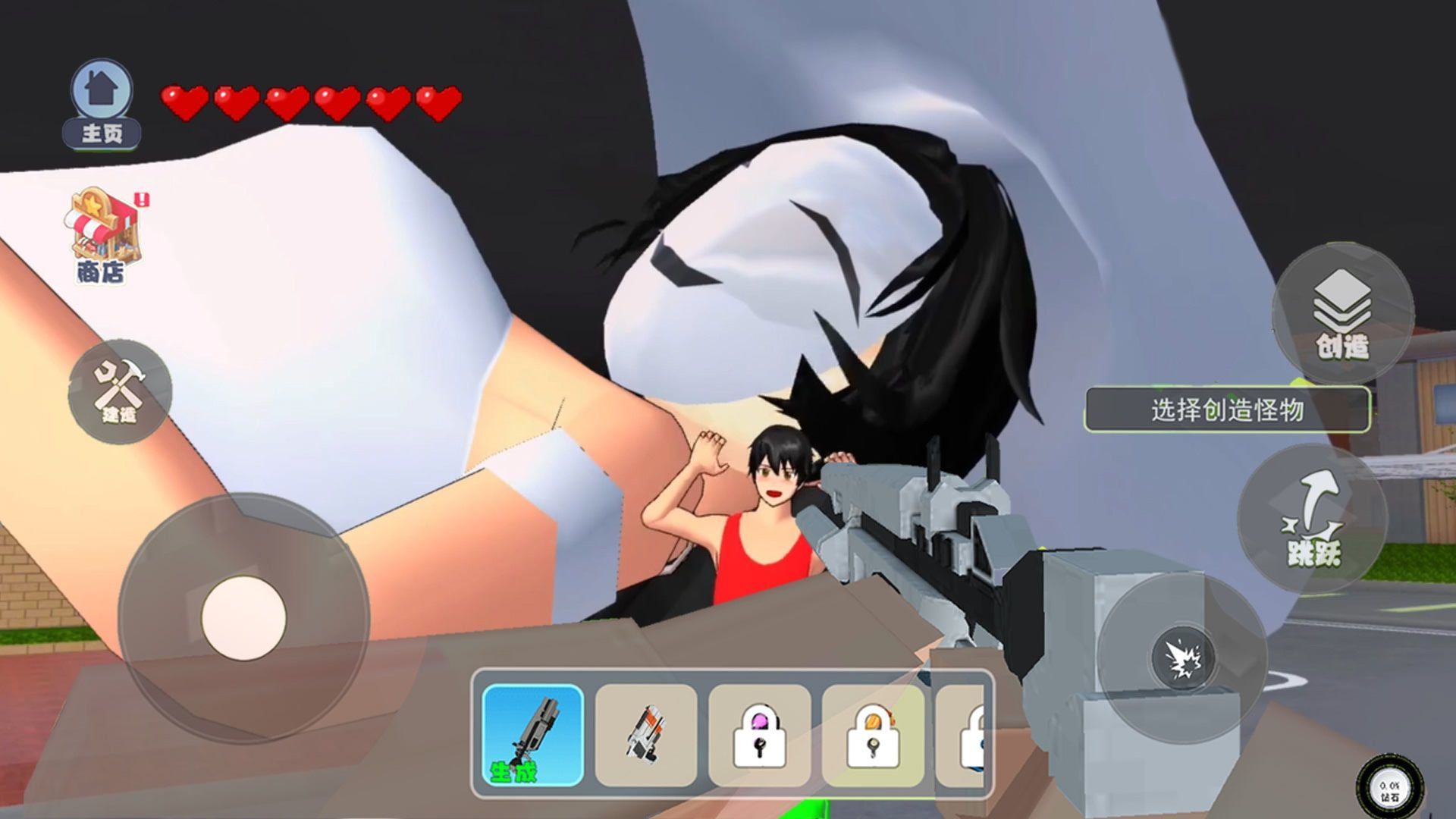Image resolution: width=1456 pixels, height=819 pixels.
Task: Fire the weapon with the shoot button
Action: click(1181, 657)
